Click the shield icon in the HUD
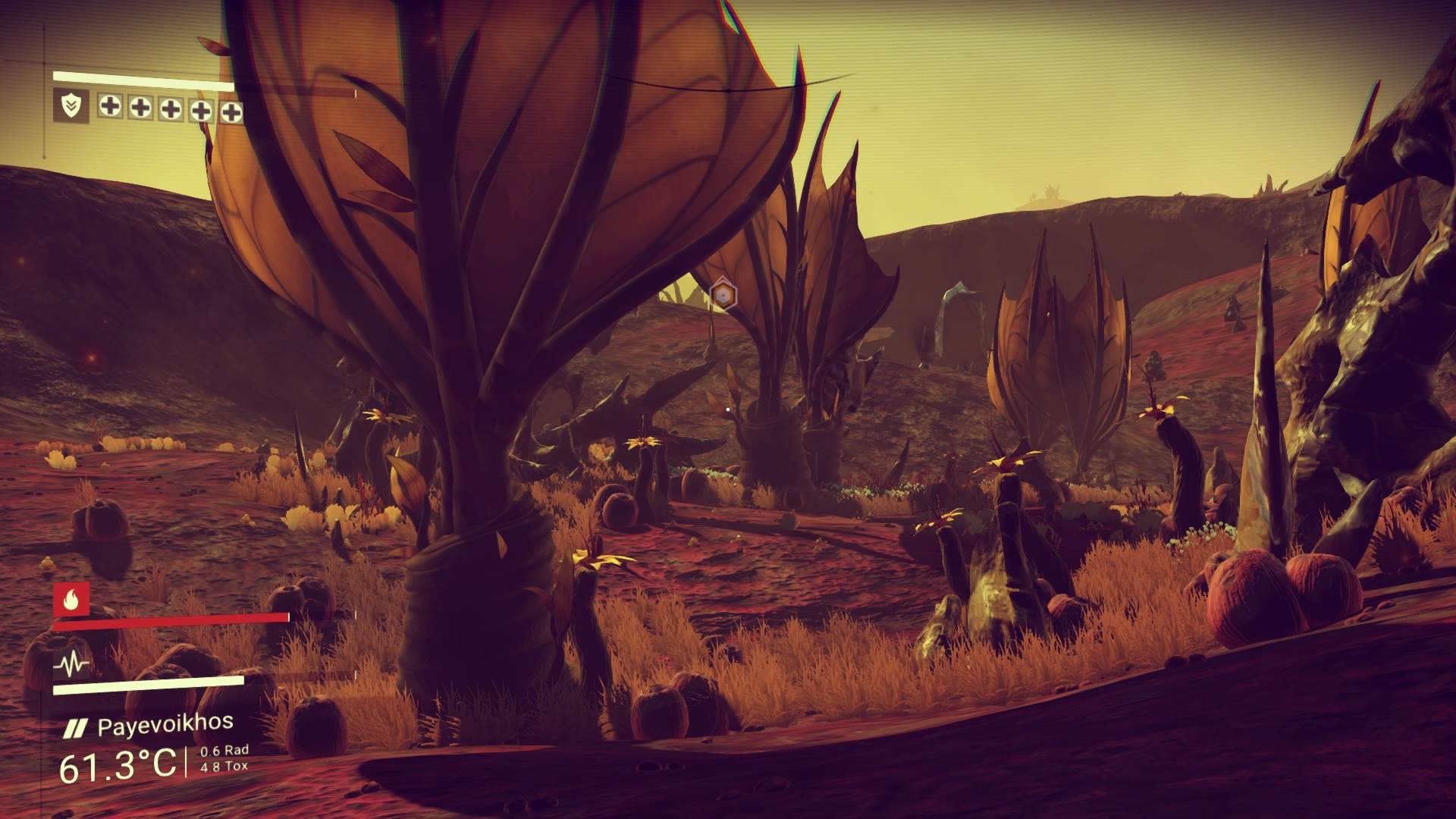Image resolution: width=1456 pixels, height=819 pixels. [x=71, y=107]
